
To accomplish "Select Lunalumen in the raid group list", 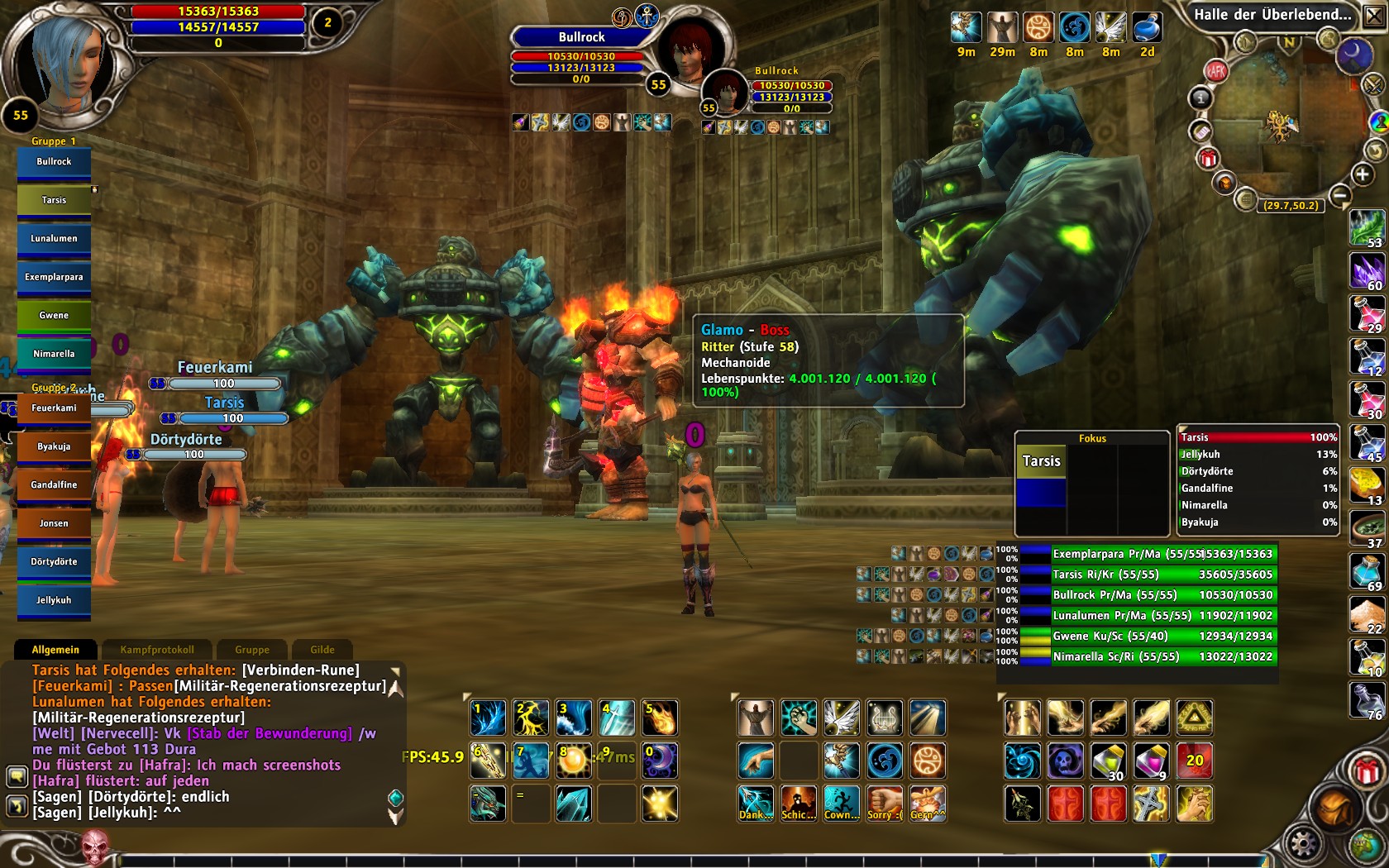I will 54,239.
